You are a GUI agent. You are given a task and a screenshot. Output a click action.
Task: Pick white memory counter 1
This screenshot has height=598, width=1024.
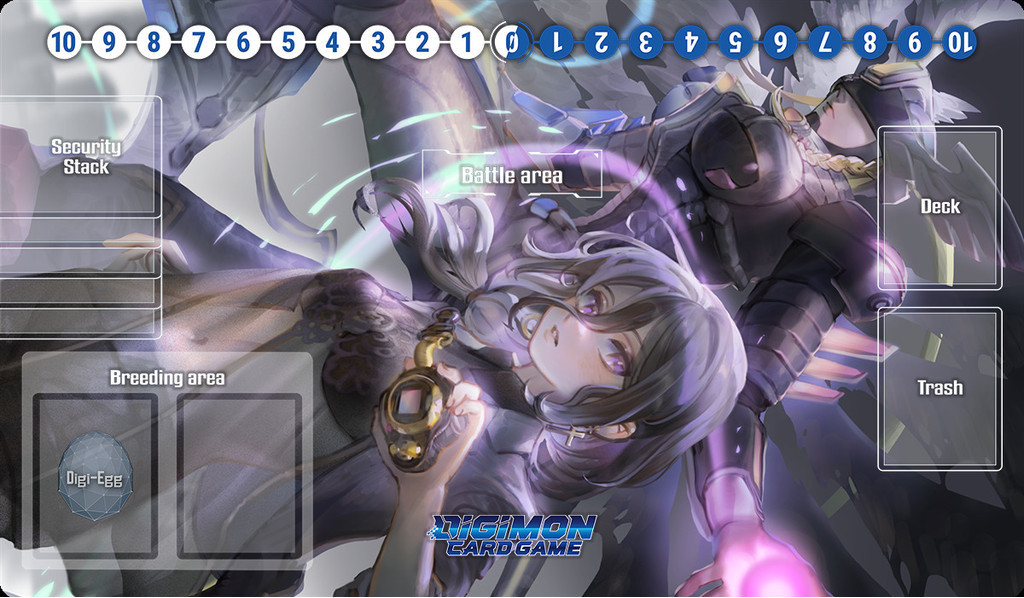[x=466, y=42]
